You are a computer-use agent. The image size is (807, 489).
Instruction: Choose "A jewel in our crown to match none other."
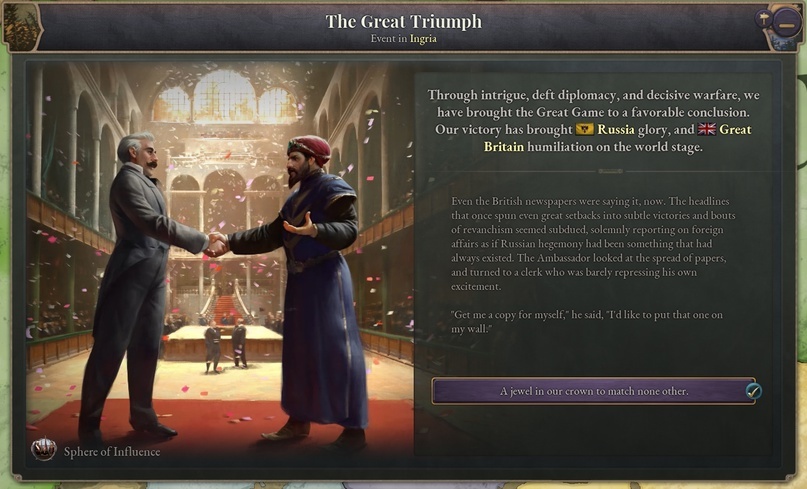593,391
